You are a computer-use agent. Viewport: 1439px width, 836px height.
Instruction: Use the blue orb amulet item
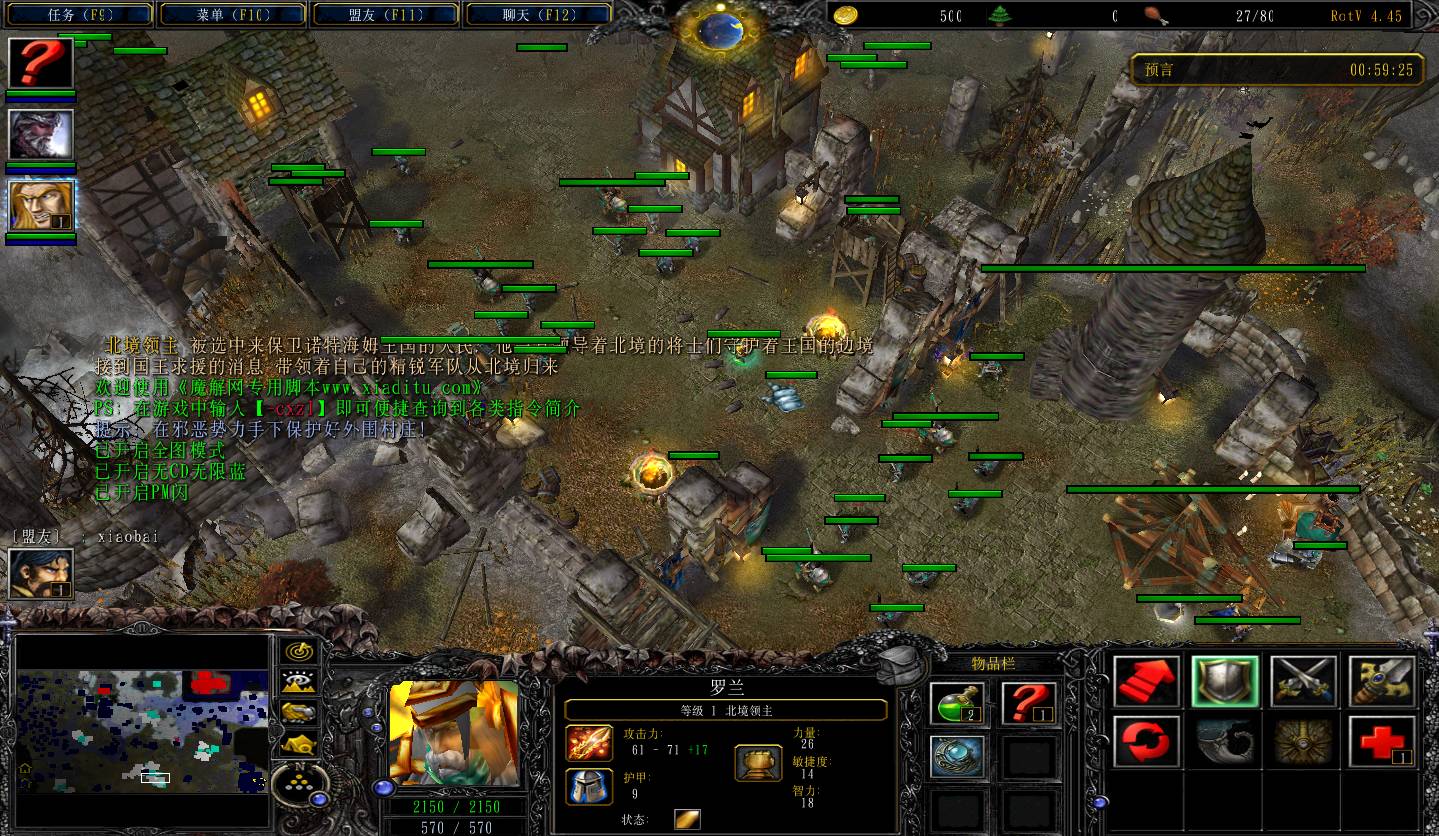958,757
